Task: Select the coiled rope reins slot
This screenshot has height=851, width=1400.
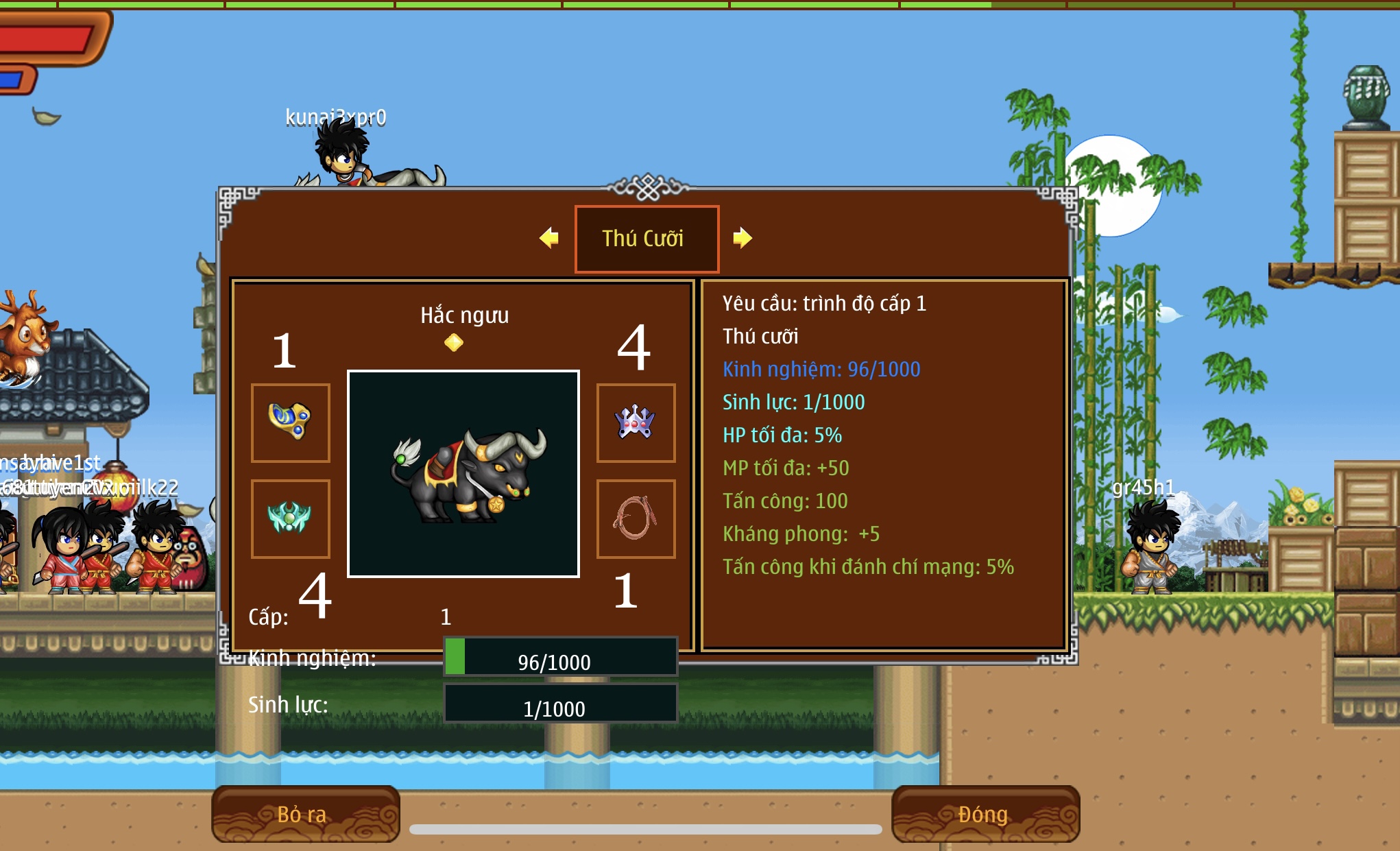Action: coord(636,518)
